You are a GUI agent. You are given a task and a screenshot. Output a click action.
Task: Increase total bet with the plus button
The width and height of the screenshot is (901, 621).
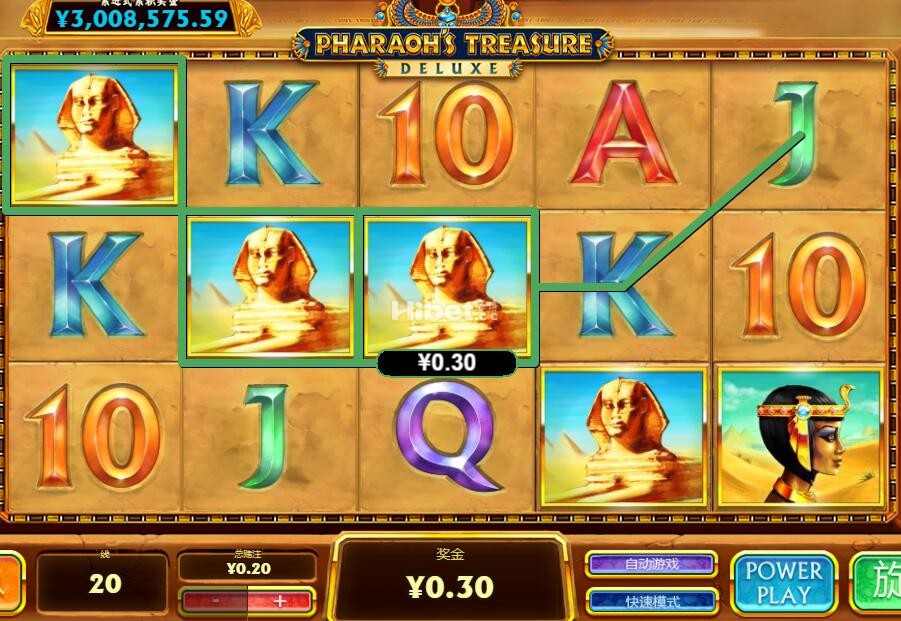click(x=280, y=601)
